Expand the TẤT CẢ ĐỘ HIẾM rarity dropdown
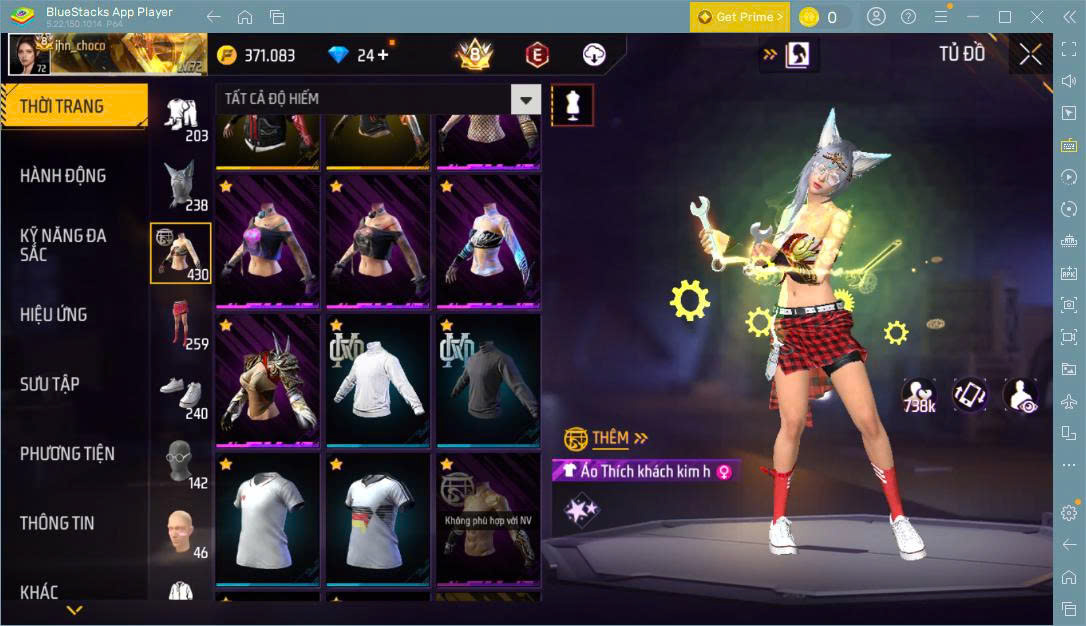 (525, 99)
